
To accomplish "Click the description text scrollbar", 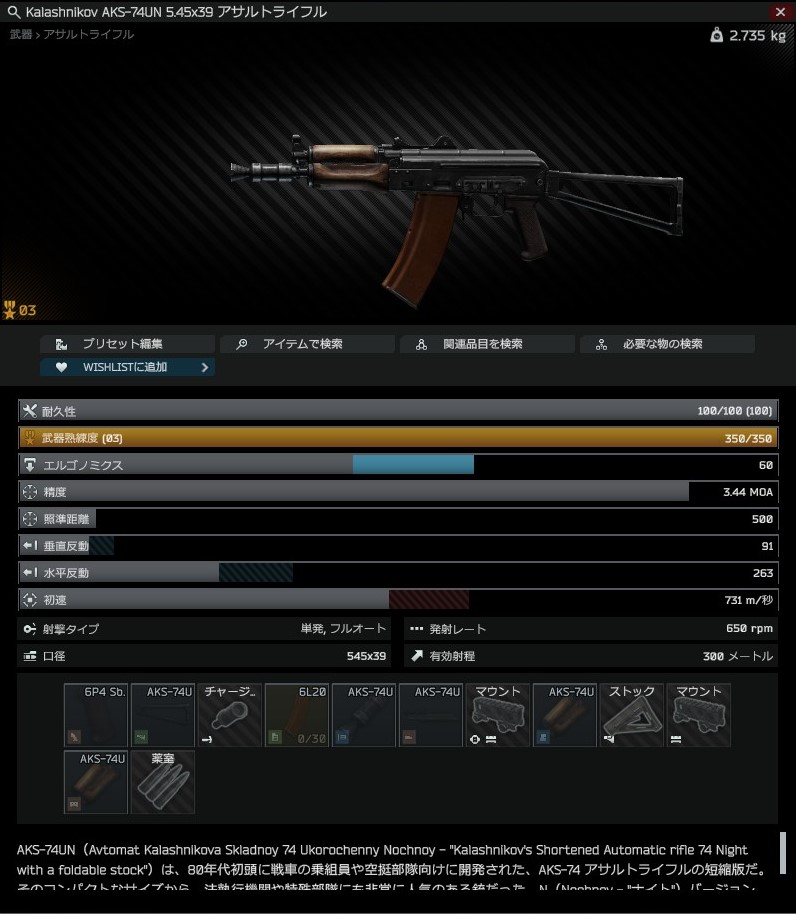I will pyautogui.click(x=783, y=853).
